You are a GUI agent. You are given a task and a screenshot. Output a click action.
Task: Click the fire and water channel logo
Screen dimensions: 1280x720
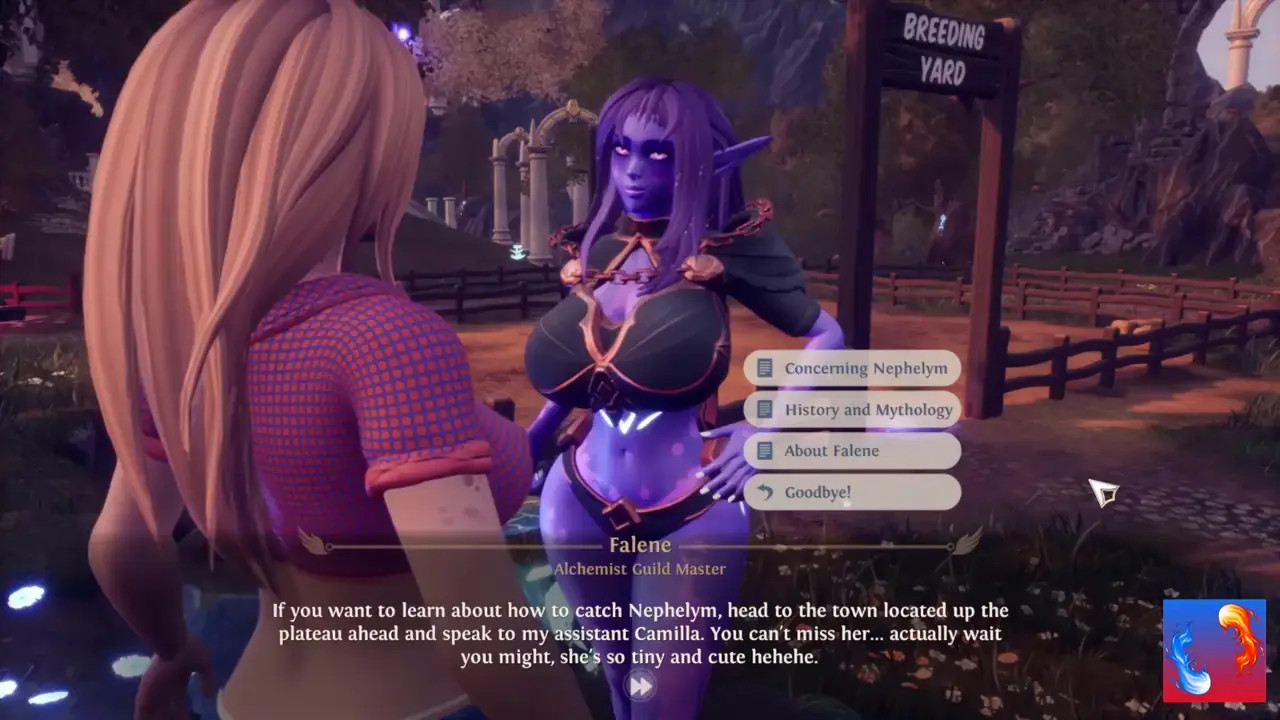(1214, 651)
